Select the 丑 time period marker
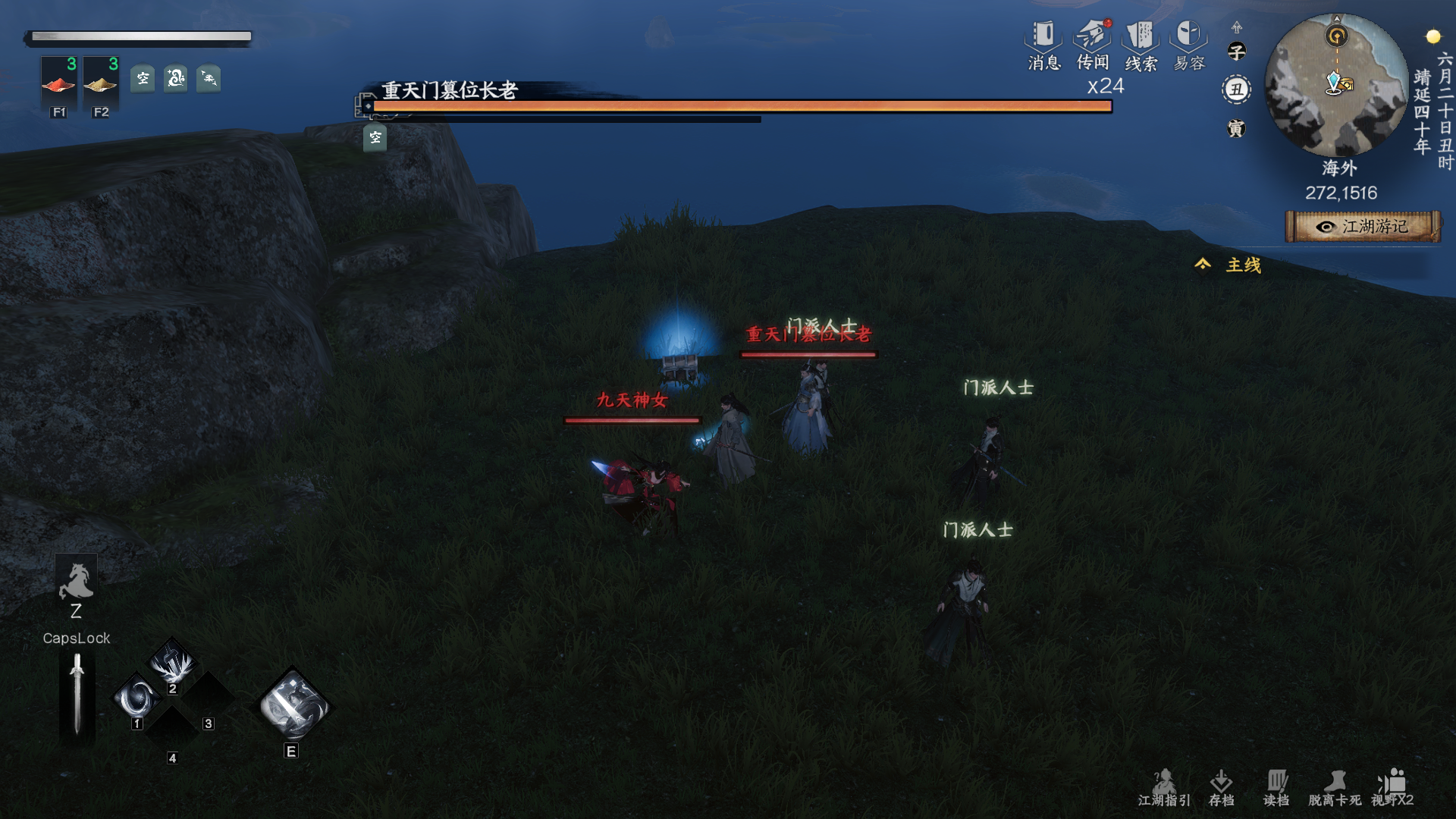The height and width of the screenshot is (819, 1456). (x=1237, y=89)
